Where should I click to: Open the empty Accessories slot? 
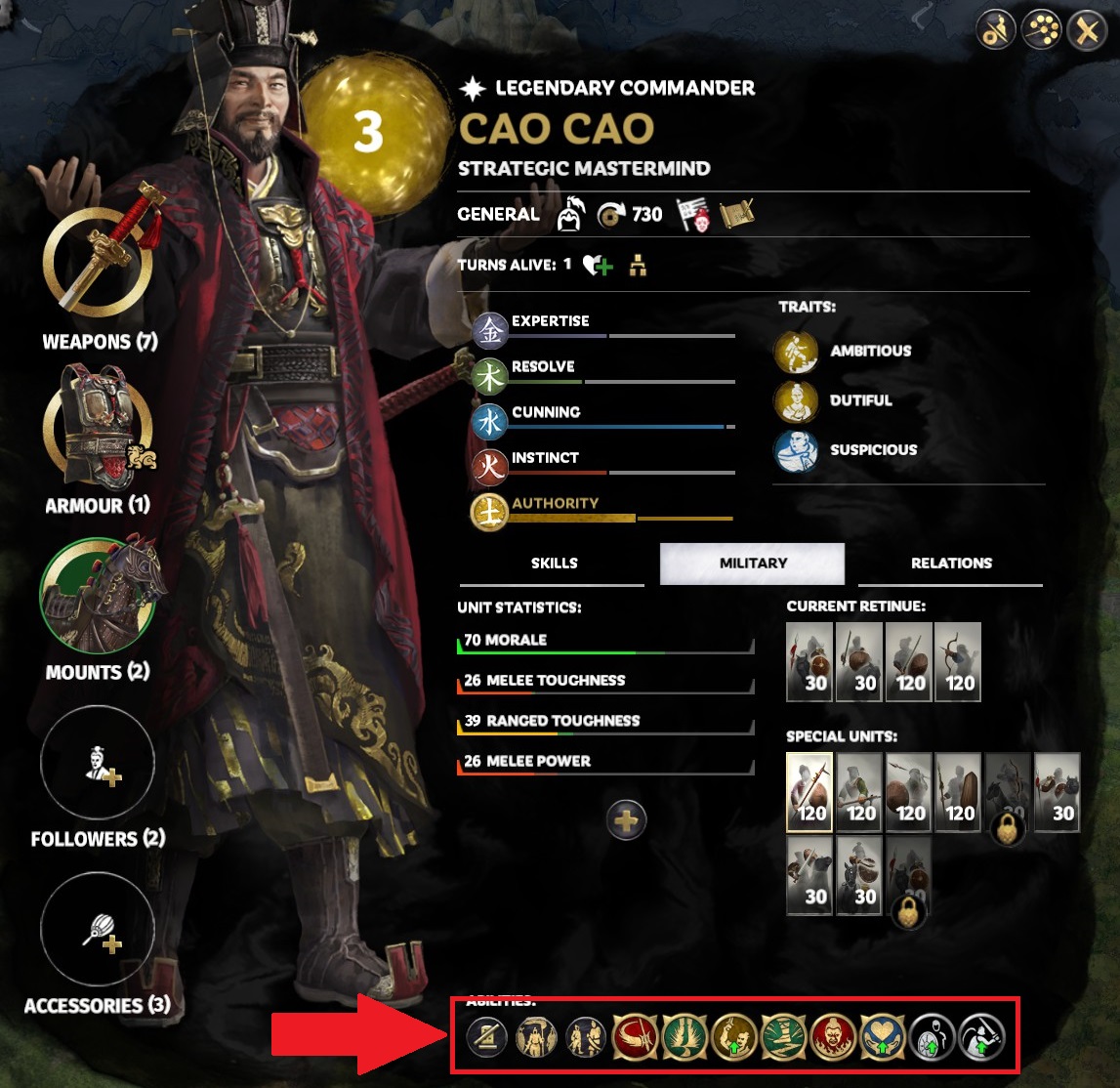coord(97,930)
